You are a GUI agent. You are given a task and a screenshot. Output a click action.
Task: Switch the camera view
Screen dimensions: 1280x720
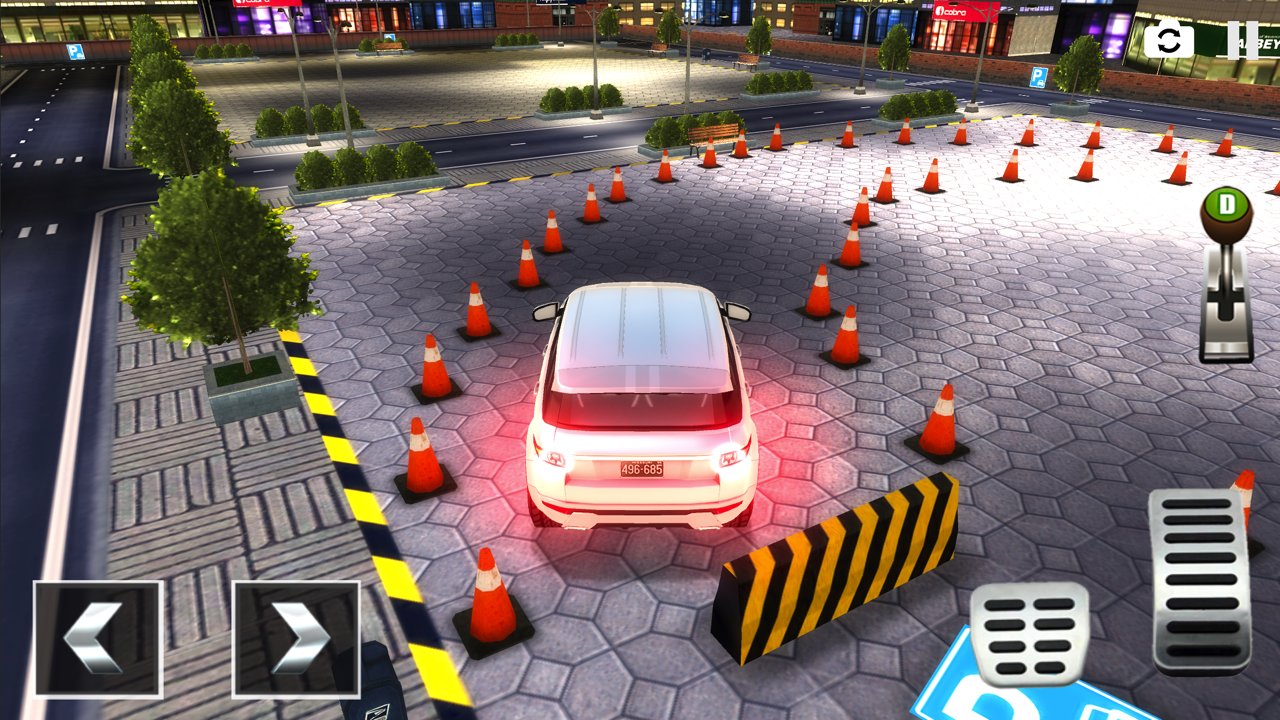[x=1168, y=40]
